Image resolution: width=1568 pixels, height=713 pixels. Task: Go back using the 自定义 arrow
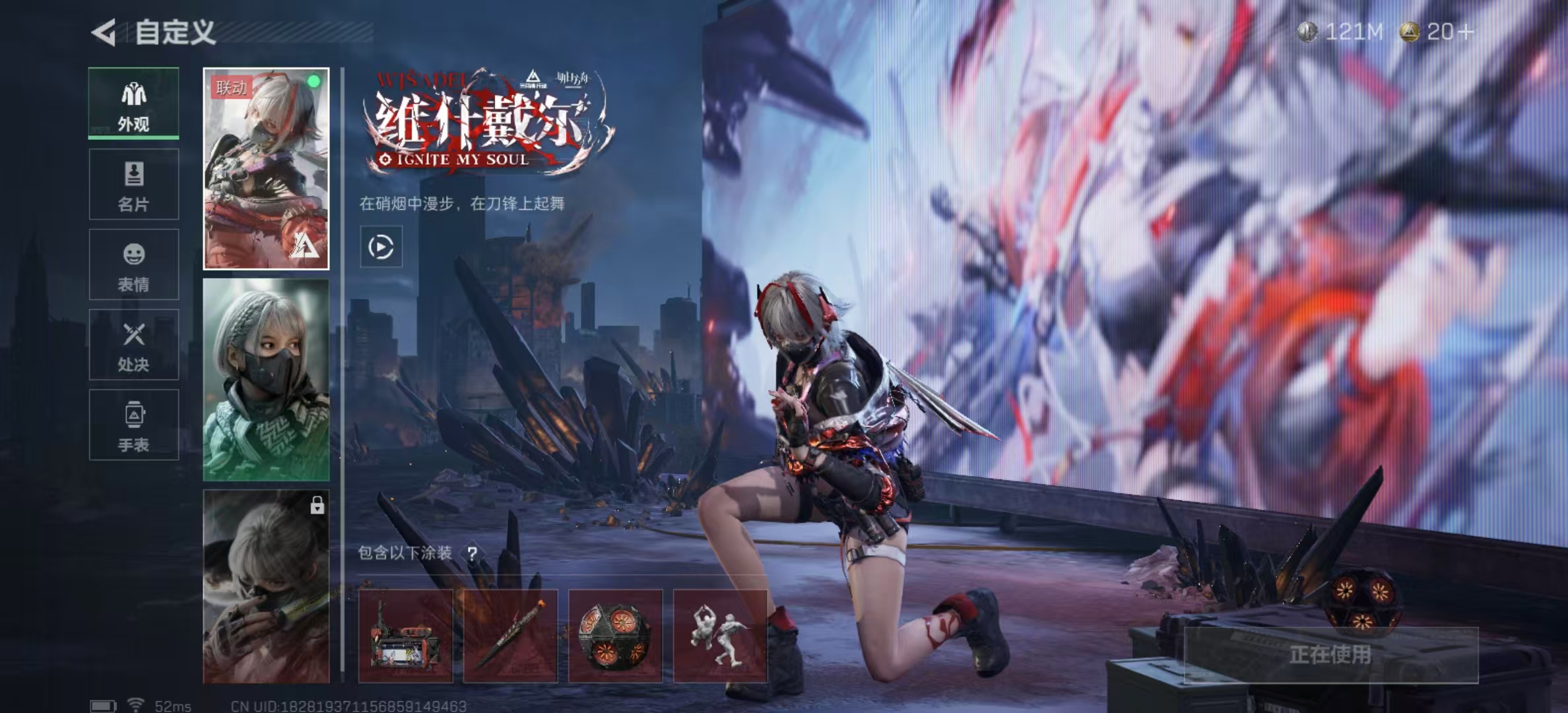pos(104,32)
